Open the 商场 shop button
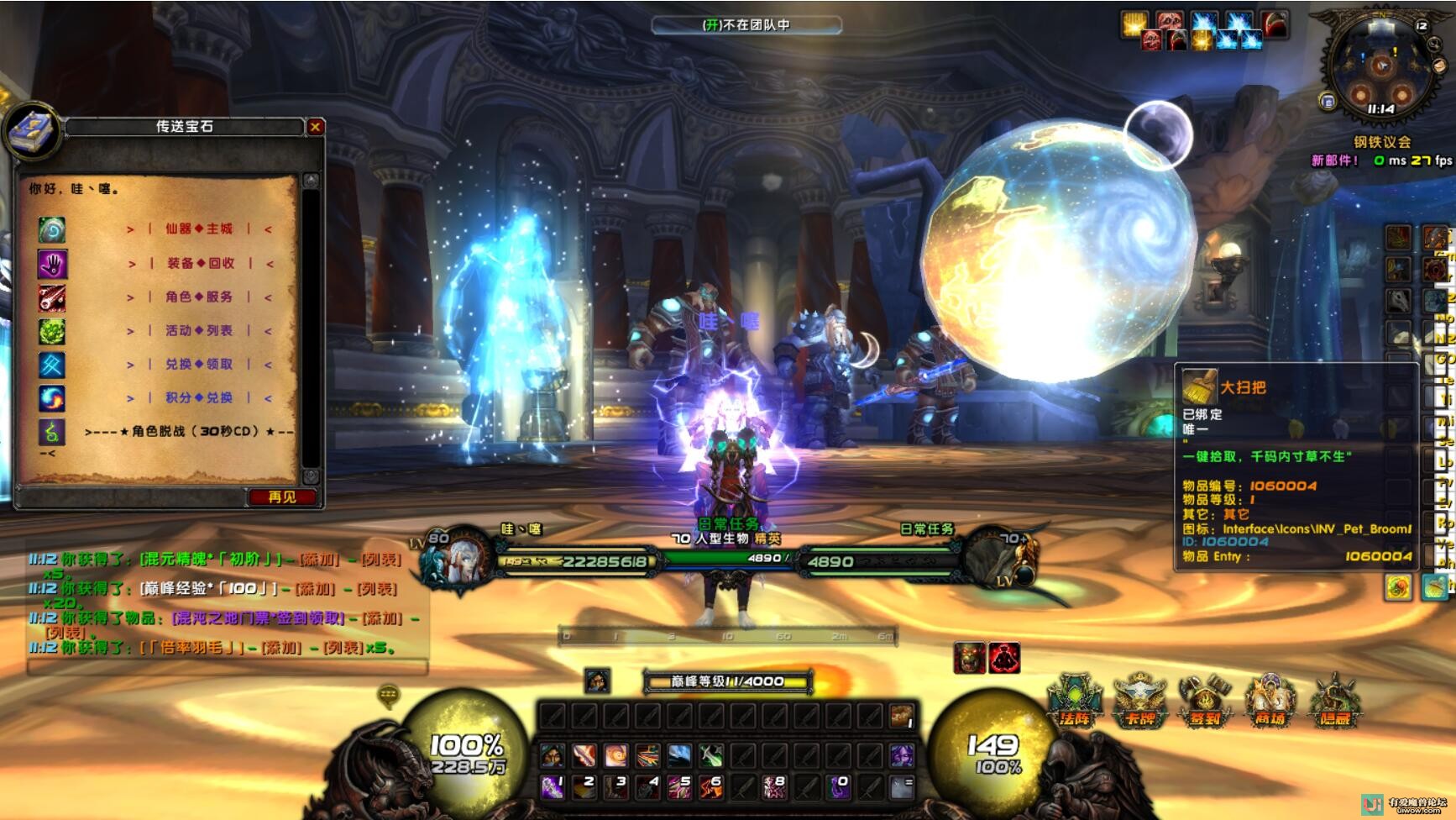1456x820 pixels. 1270,701
